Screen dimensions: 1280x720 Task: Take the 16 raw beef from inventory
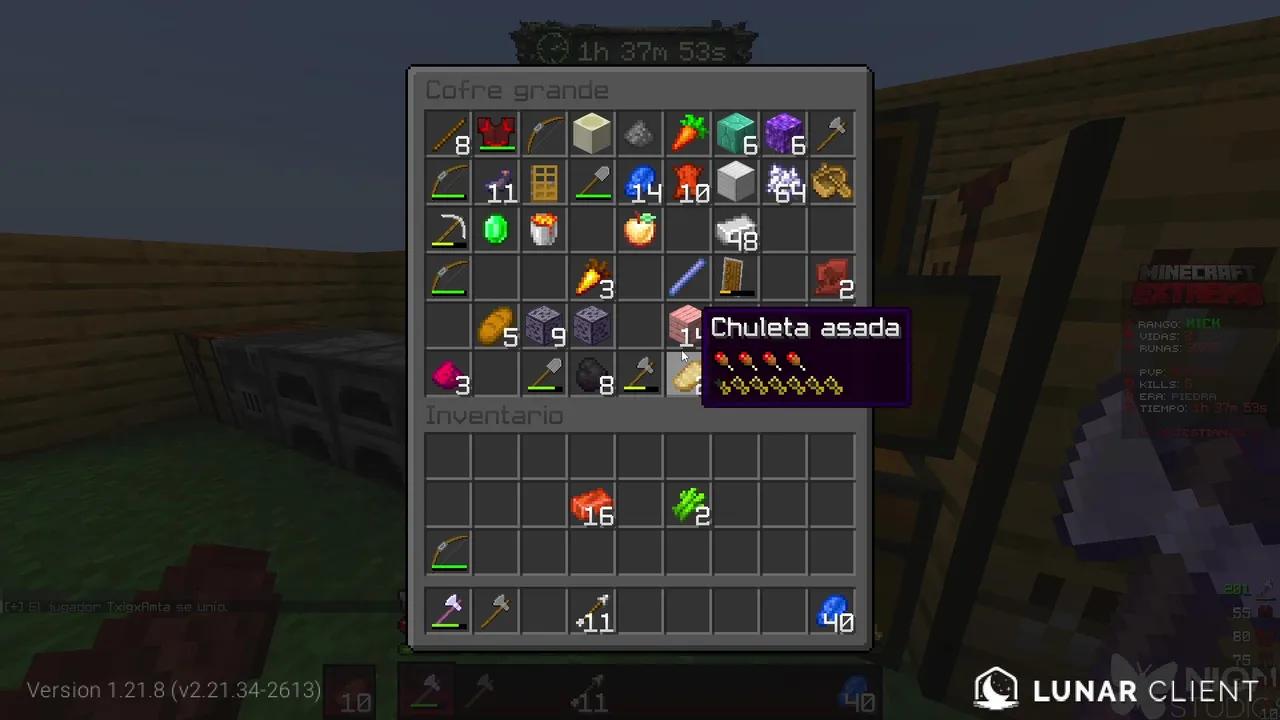click(593, 505)
